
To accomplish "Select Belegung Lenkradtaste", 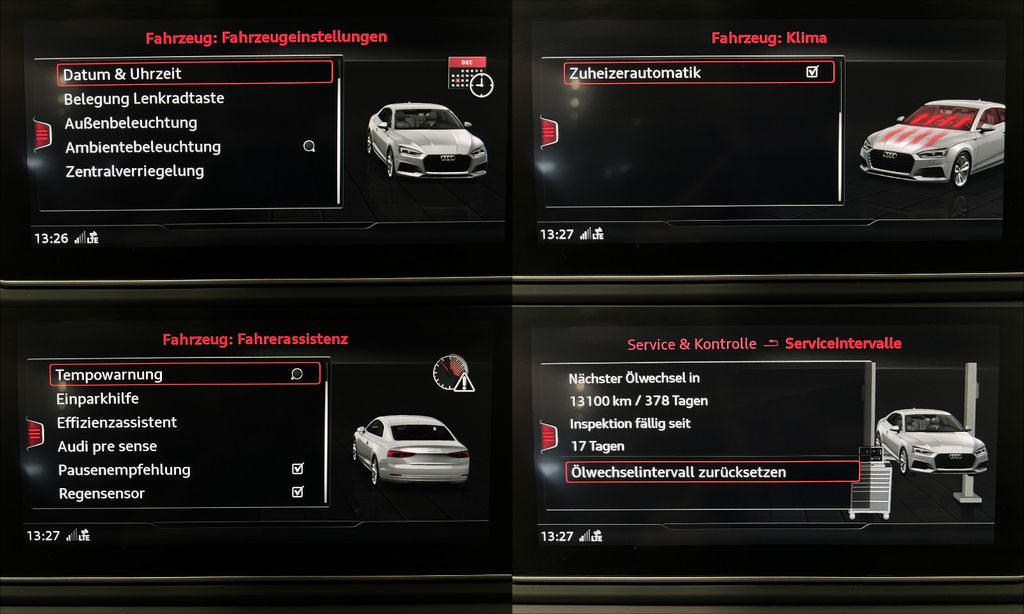I will [x=144, y=99].
